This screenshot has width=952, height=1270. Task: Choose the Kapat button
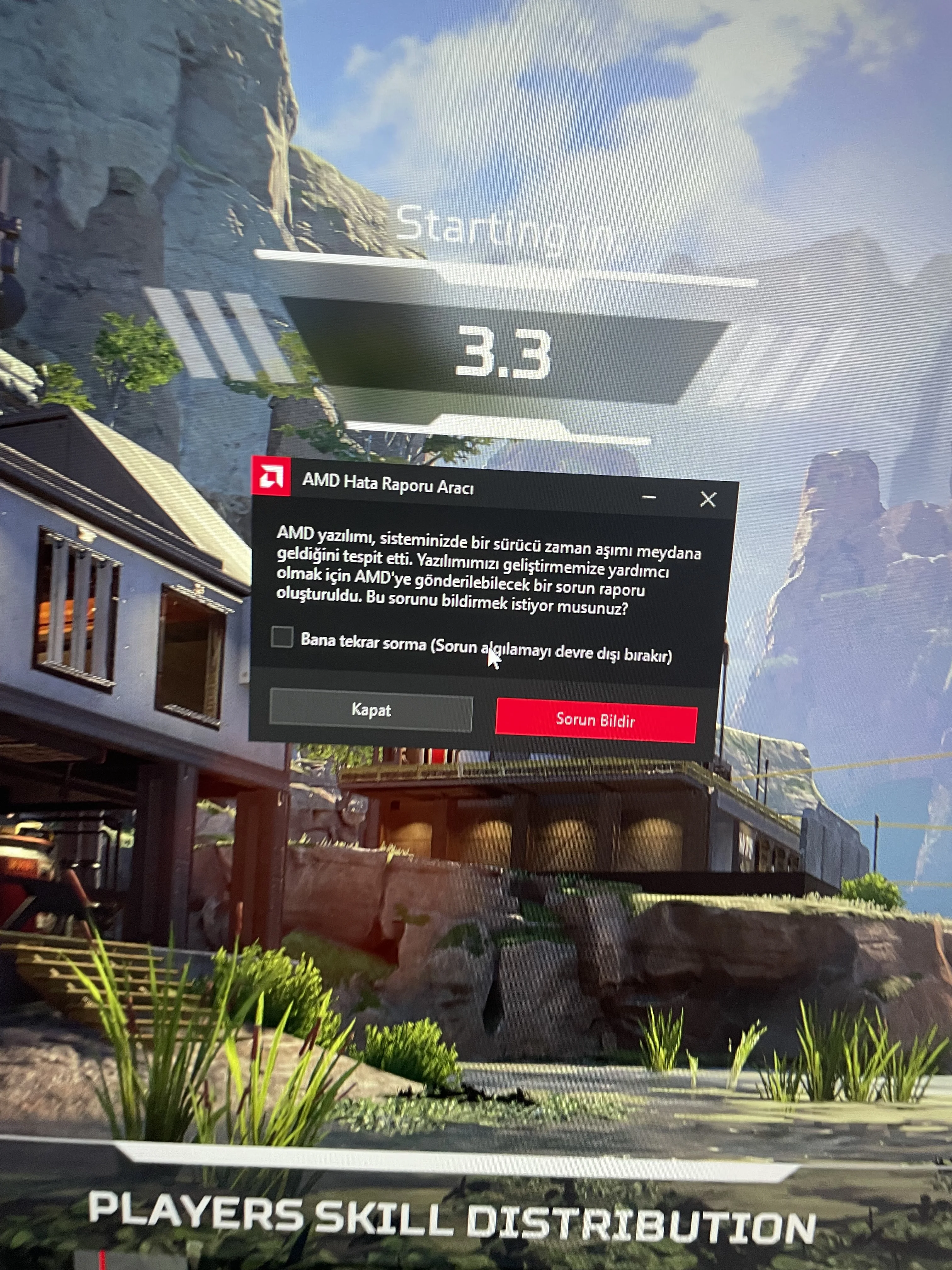pyautogui.click(x=371, y=711)
